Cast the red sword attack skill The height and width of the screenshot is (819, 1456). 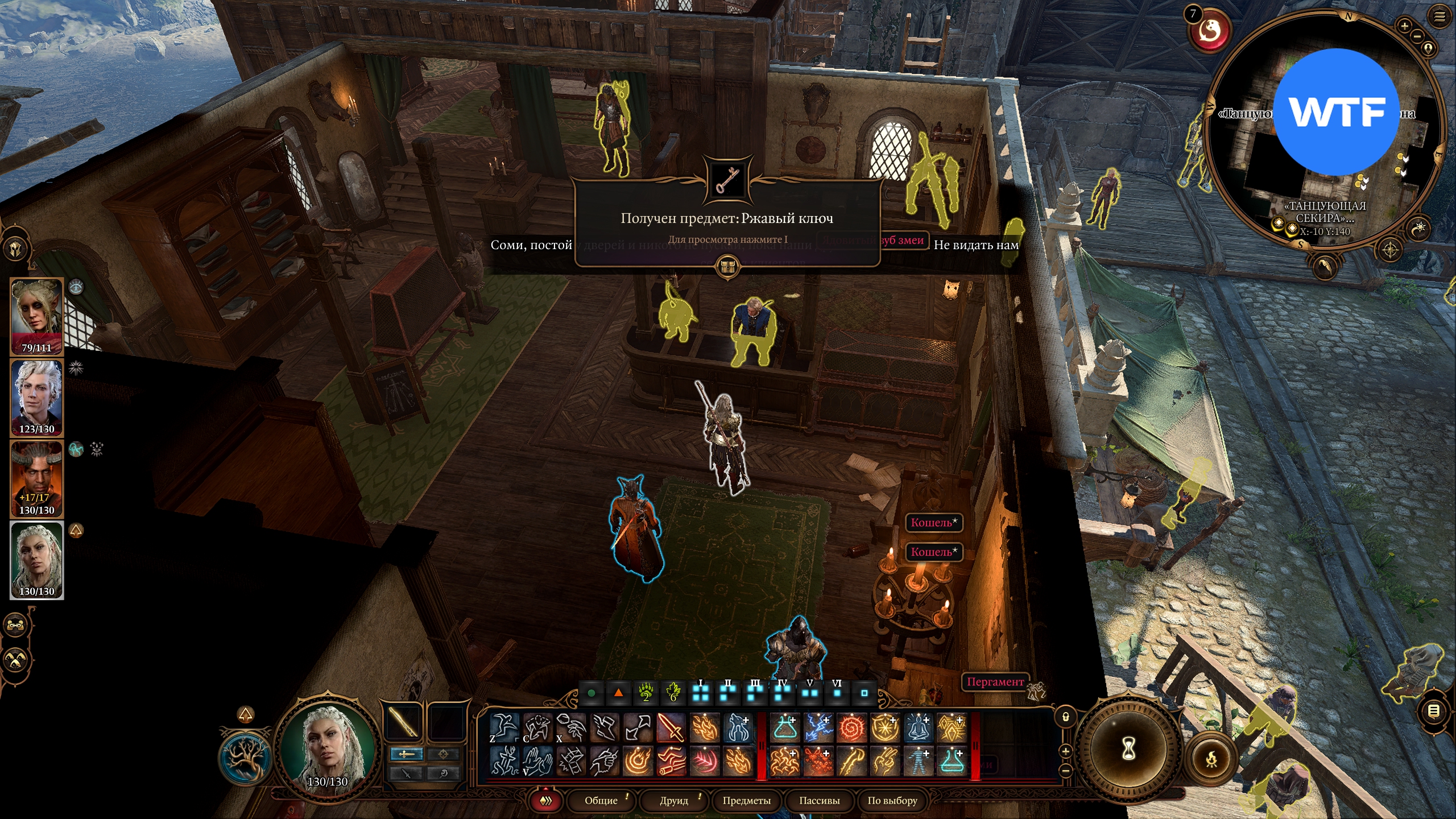point(672,727)
